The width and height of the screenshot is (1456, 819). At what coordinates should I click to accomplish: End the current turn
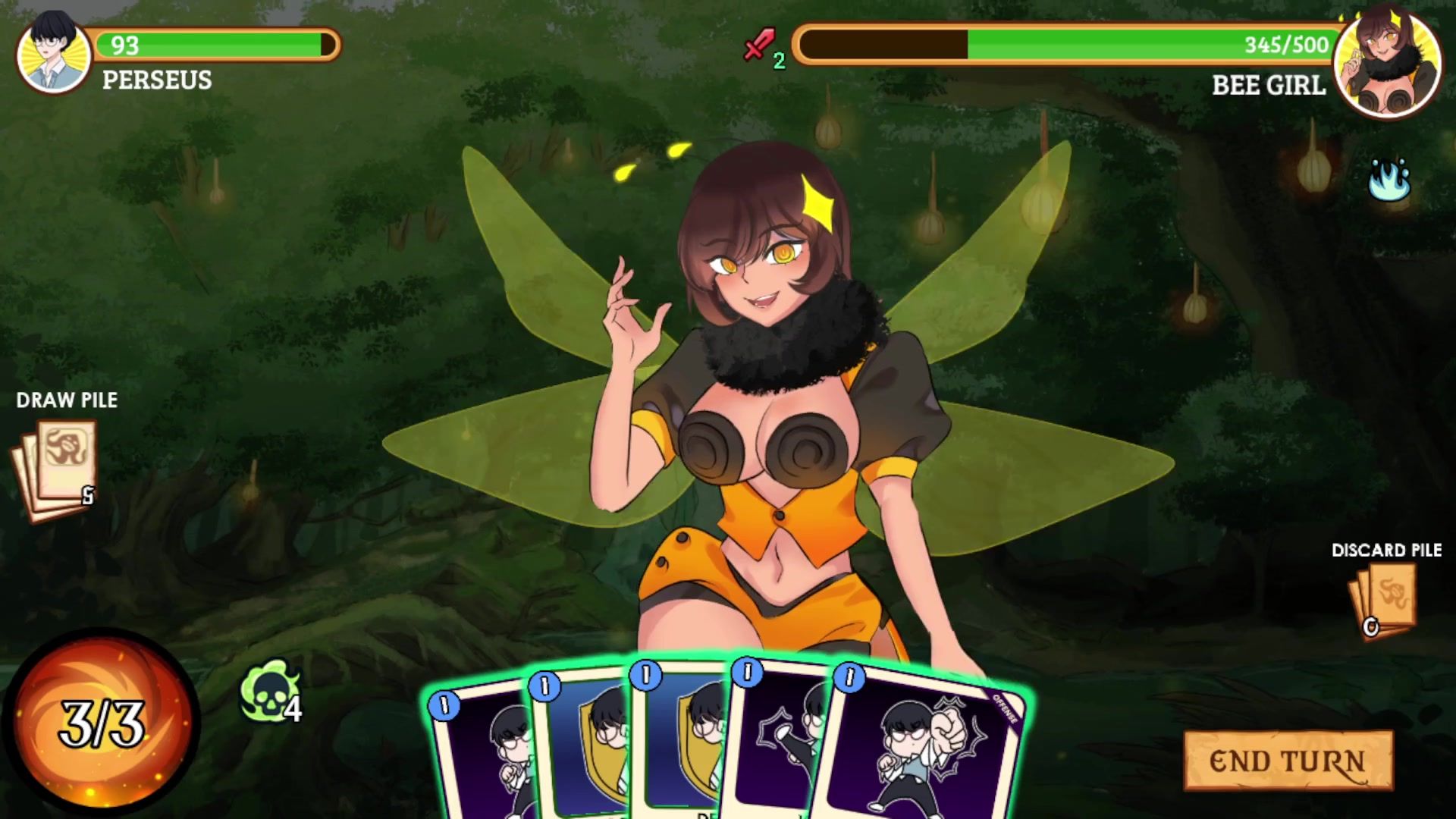(x=1288, y=761)
